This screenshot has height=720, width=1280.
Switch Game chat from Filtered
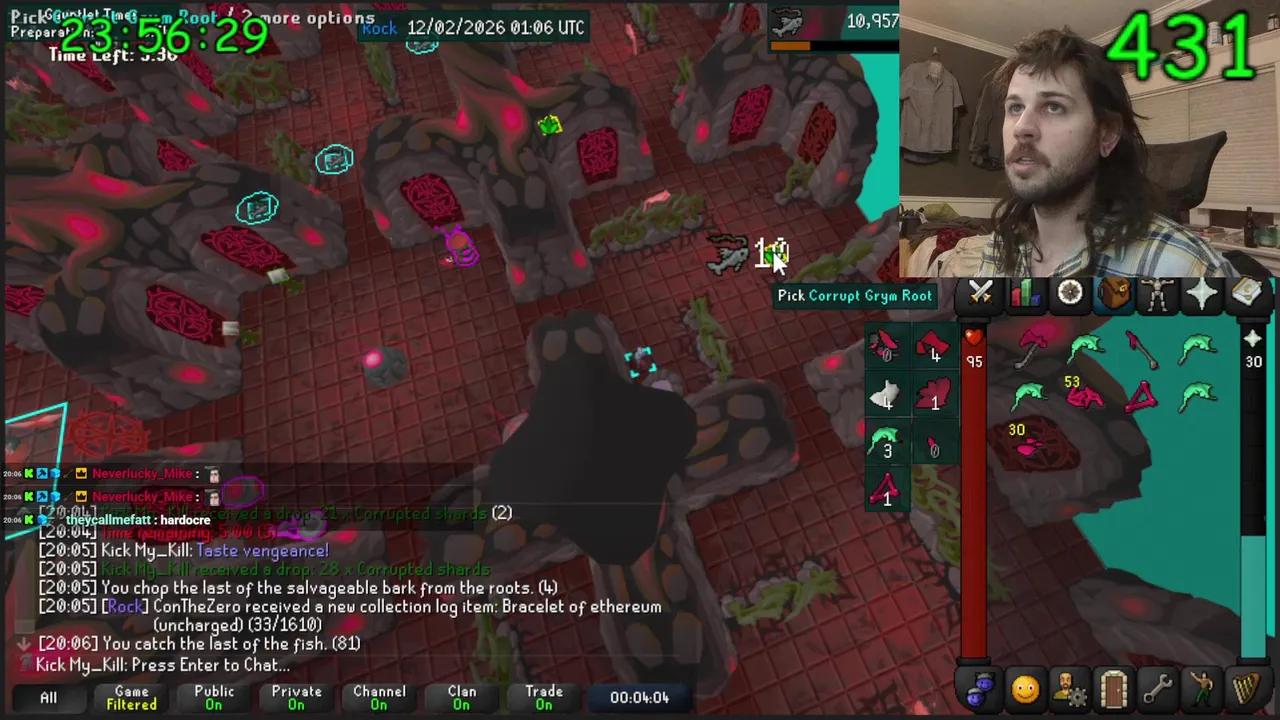click(x=131, y=697)
